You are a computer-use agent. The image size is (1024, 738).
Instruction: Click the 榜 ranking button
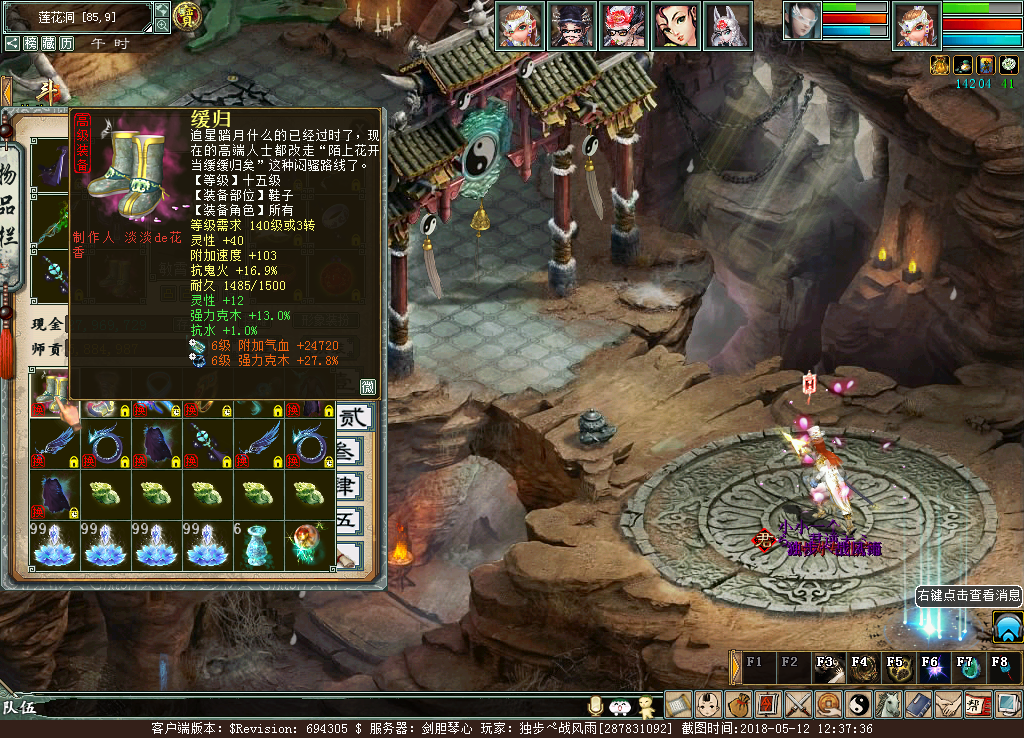[31, 44]
